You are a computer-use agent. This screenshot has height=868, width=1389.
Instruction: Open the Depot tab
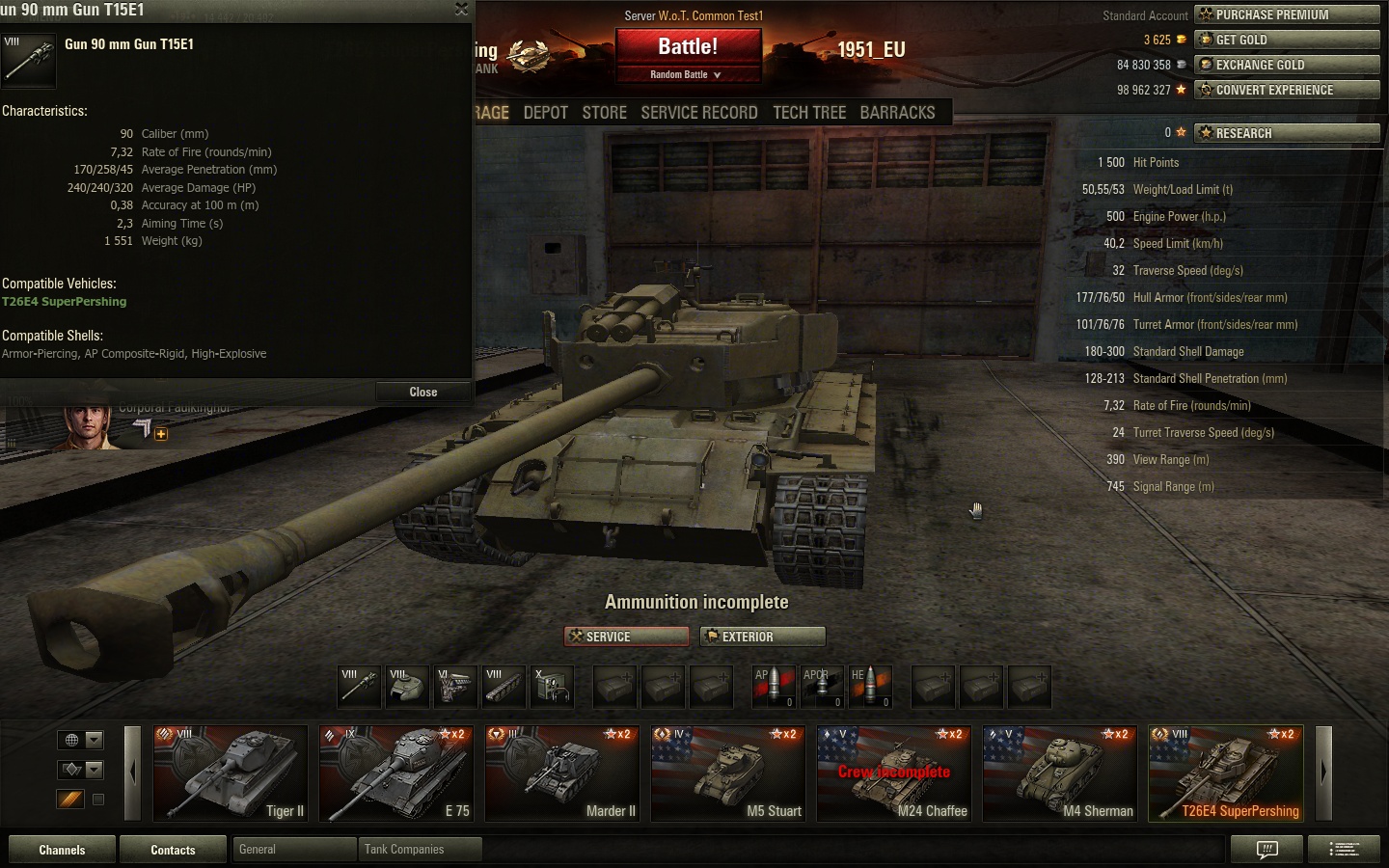[x=545, y=113]
